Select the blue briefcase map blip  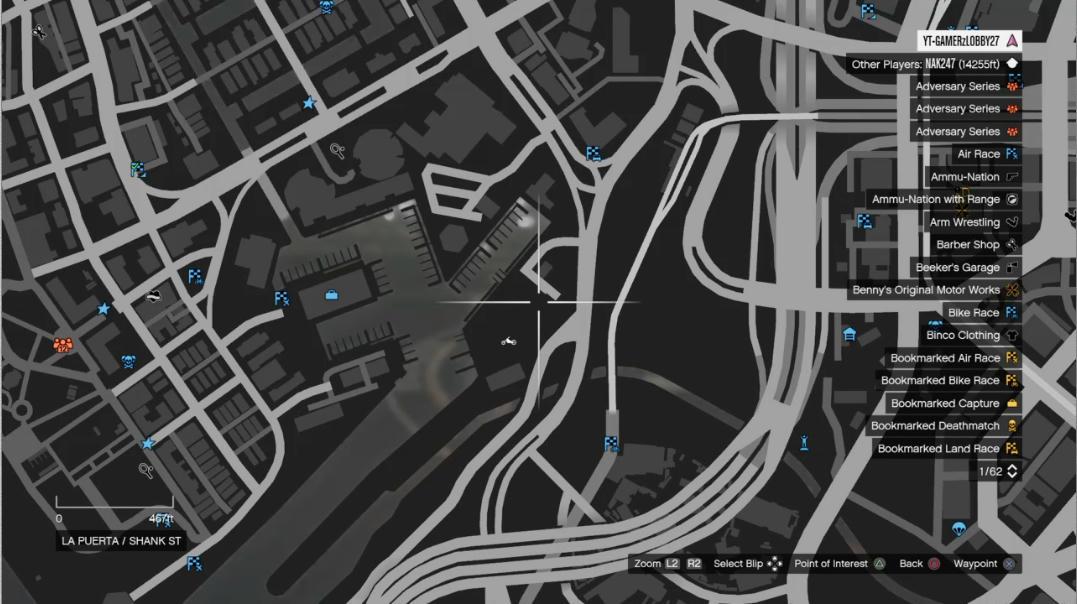coord(332,295)
